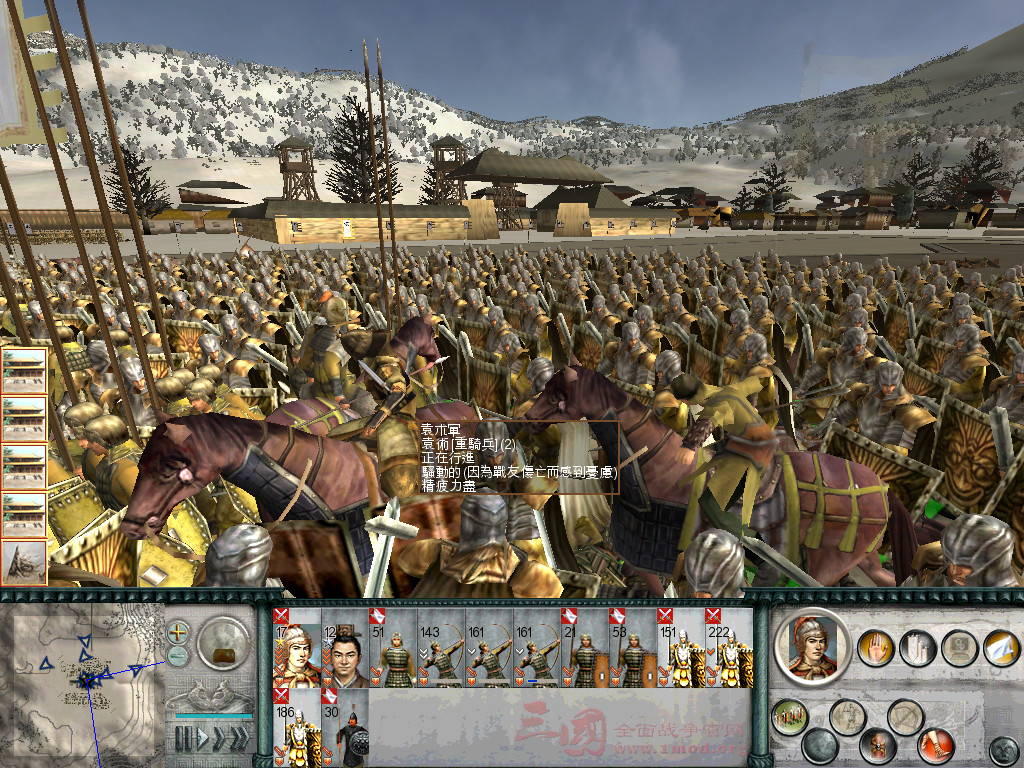The image size is (1024, 768).
Task: Zoom in the minimap with plus button
Action: [x=178, y=633]
